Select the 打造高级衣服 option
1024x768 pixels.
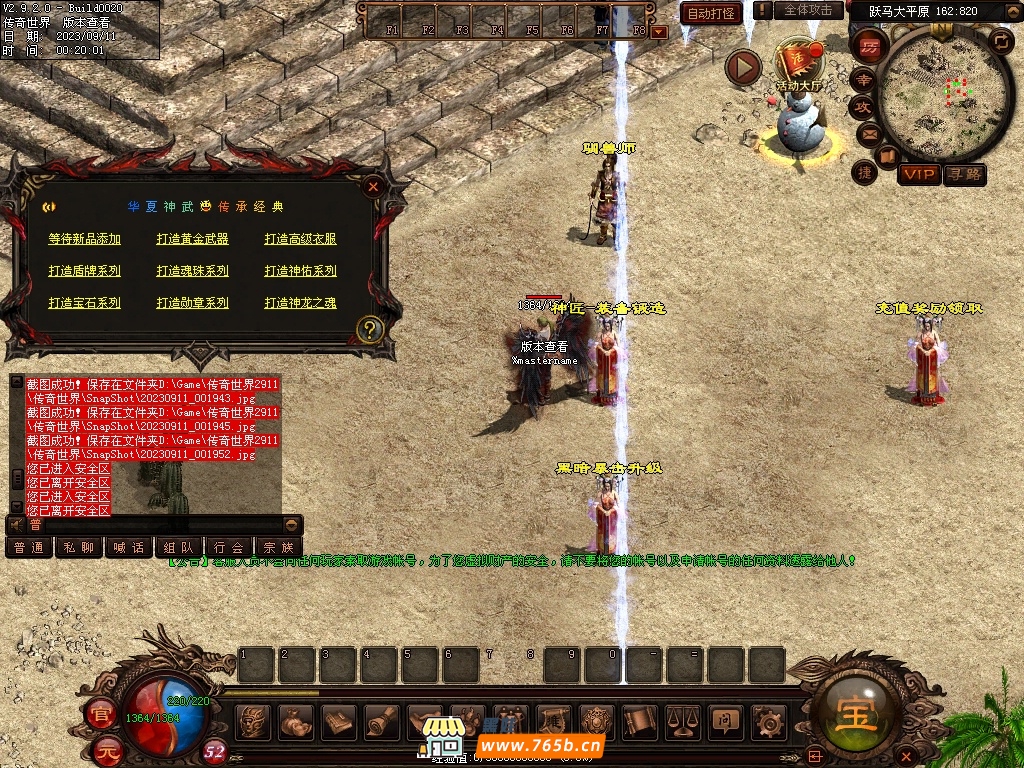(300, 239)
